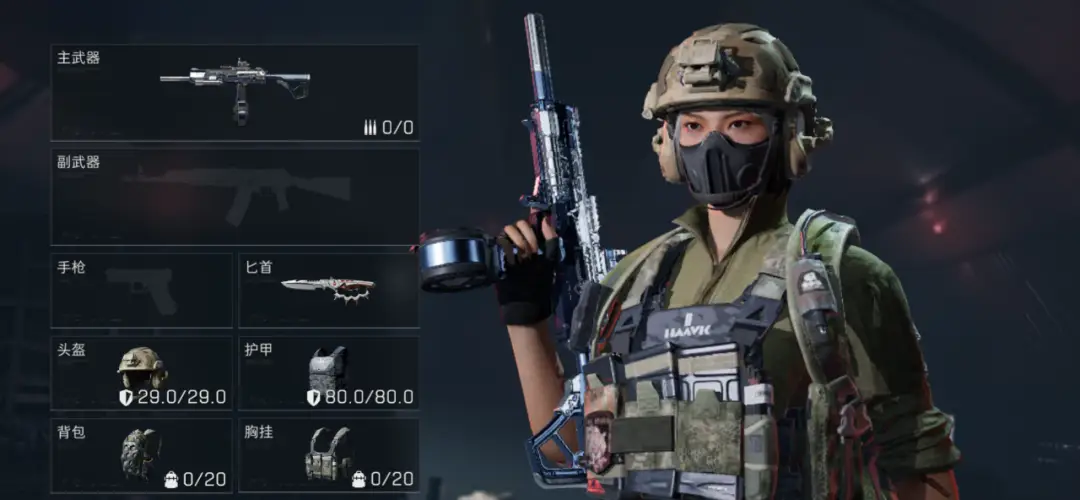Open the empty secondary weapon (副武器) slot
The width and height of the screenshot is (1080, 500).
pos(235,196)
